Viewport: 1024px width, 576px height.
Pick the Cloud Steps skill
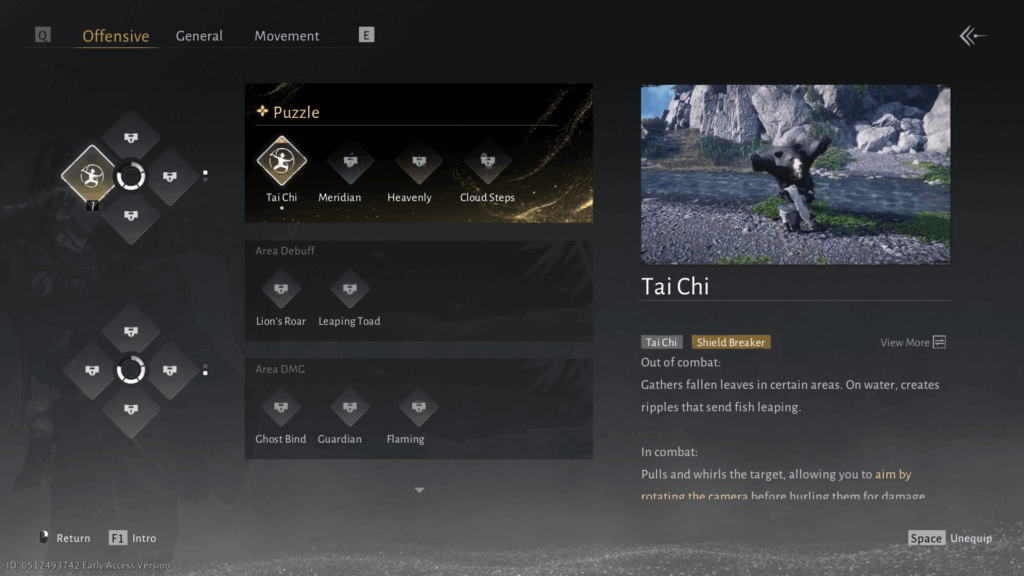coord(487,161)
